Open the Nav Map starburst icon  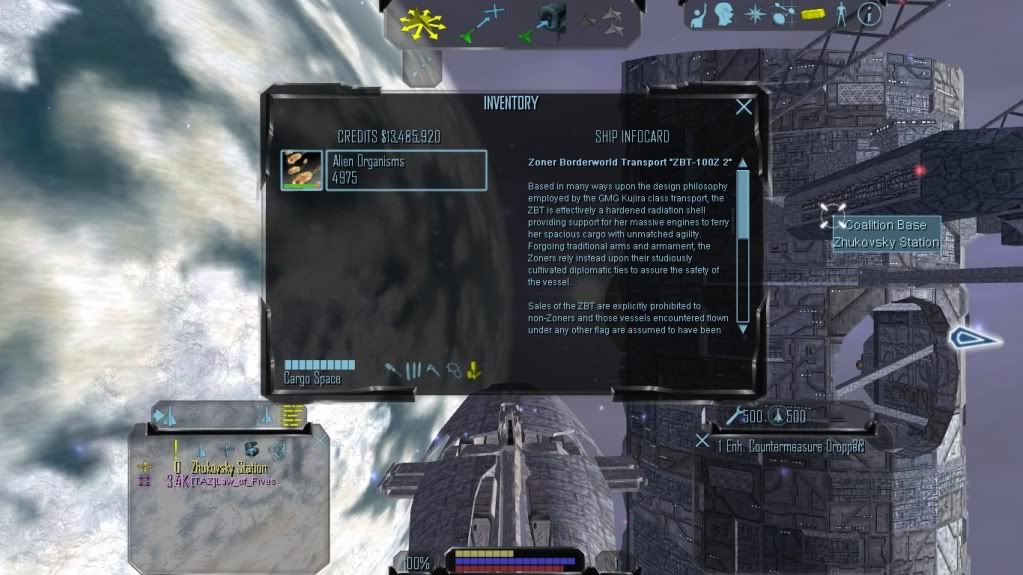coord(754,15)
